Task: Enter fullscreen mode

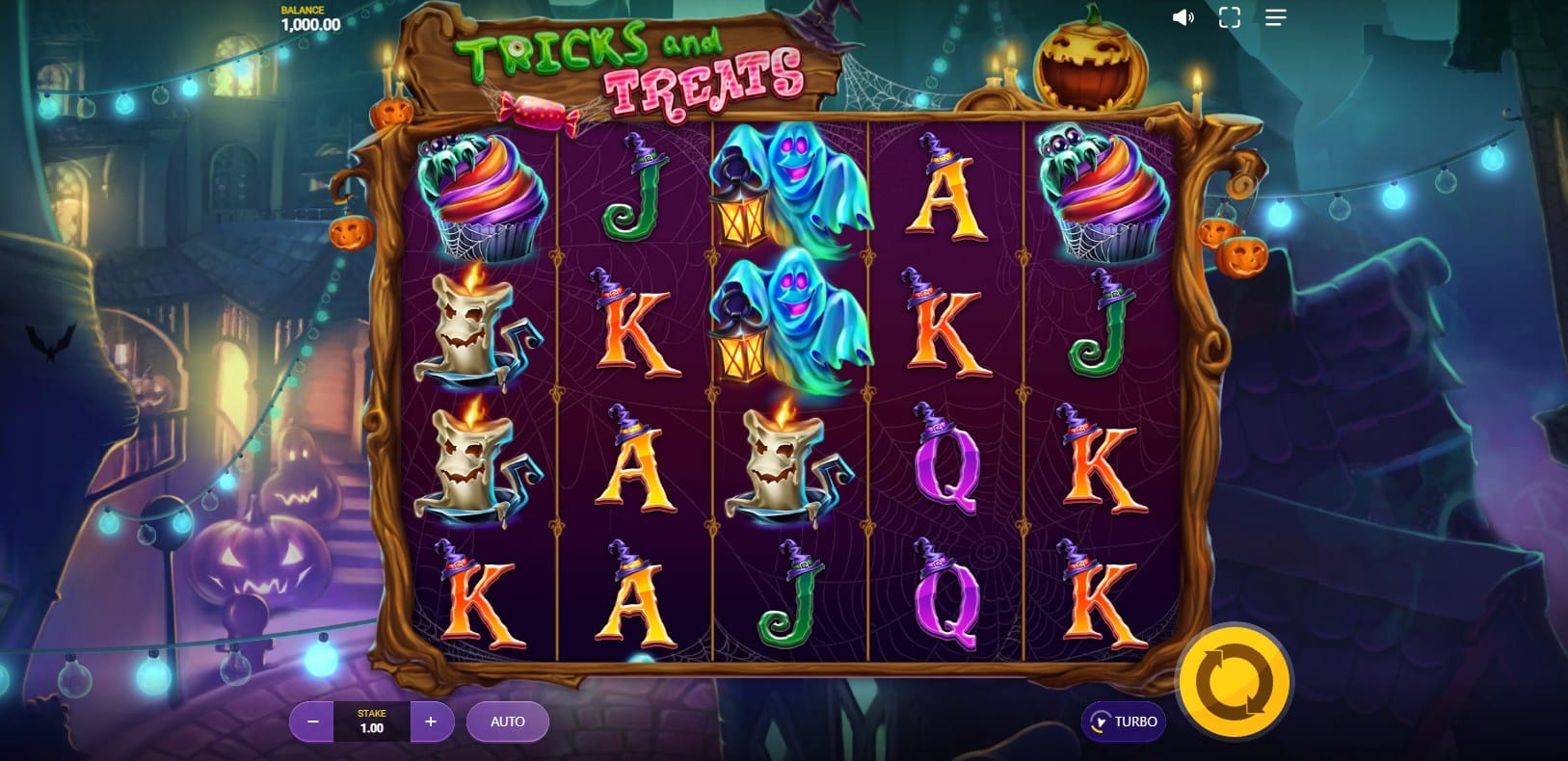Action: click(x=1229, y=18)
